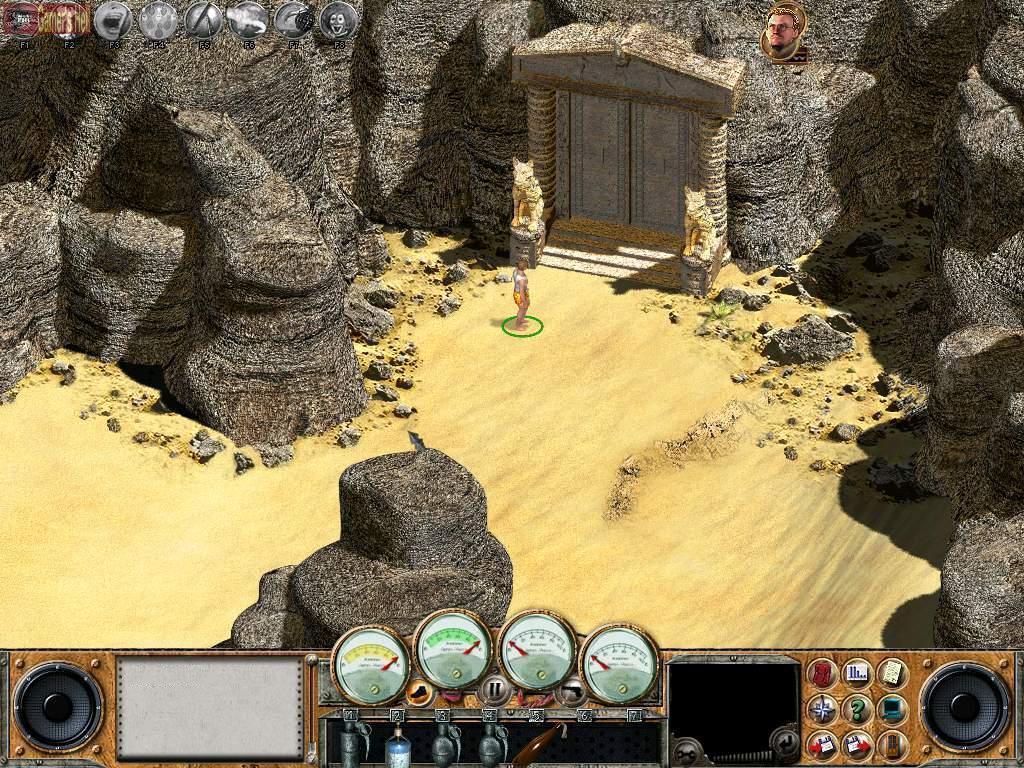Open the paper notes objectives list
This screenshot has height=768, width=1024.
tap(891, 674)
